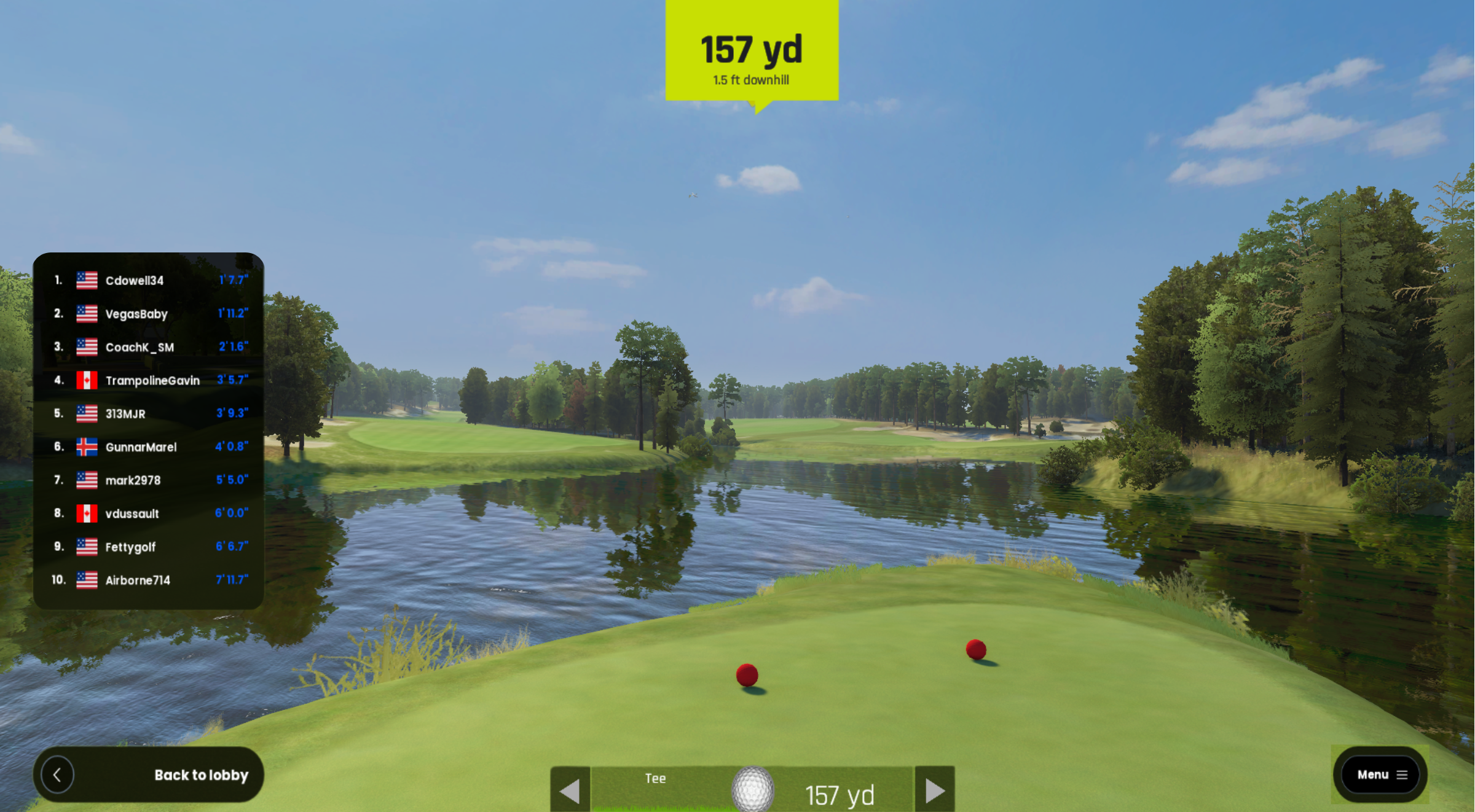This screenshot has height=812, width=1475.
Task: Select vdussault's ranking row
Action: [149, 513]
